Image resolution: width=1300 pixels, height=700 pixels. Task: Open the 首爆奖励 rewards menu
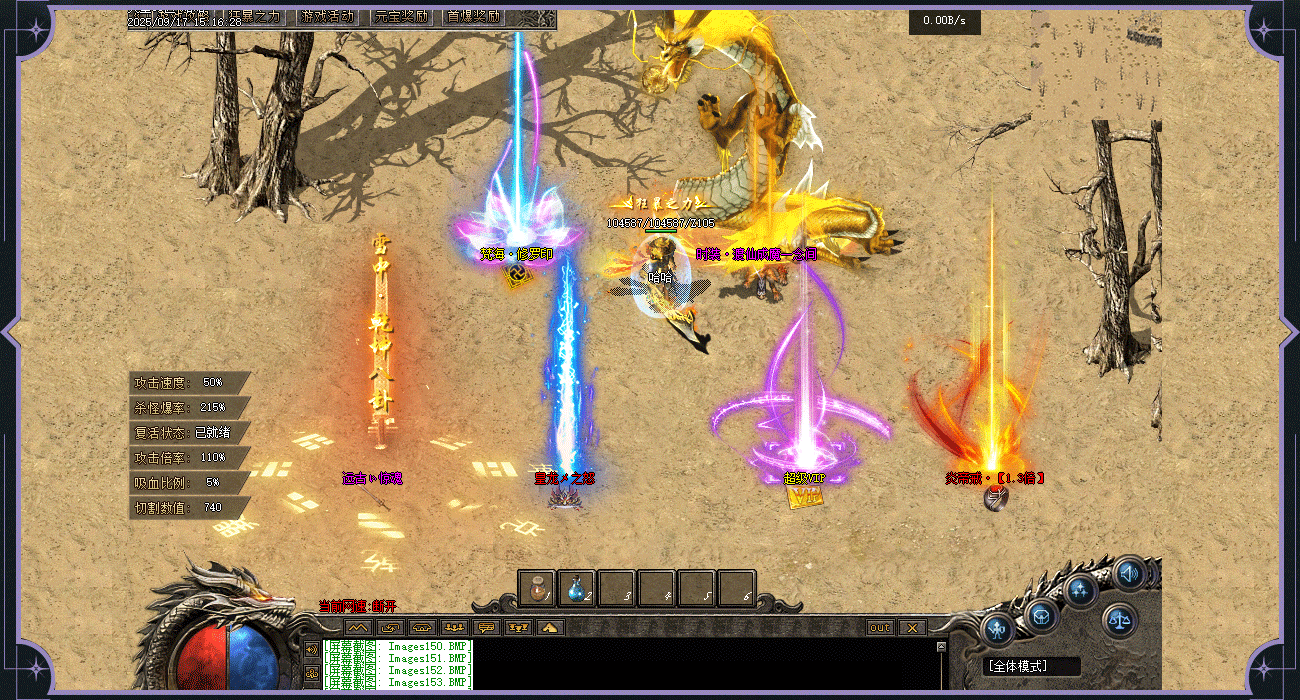point(474,17)
